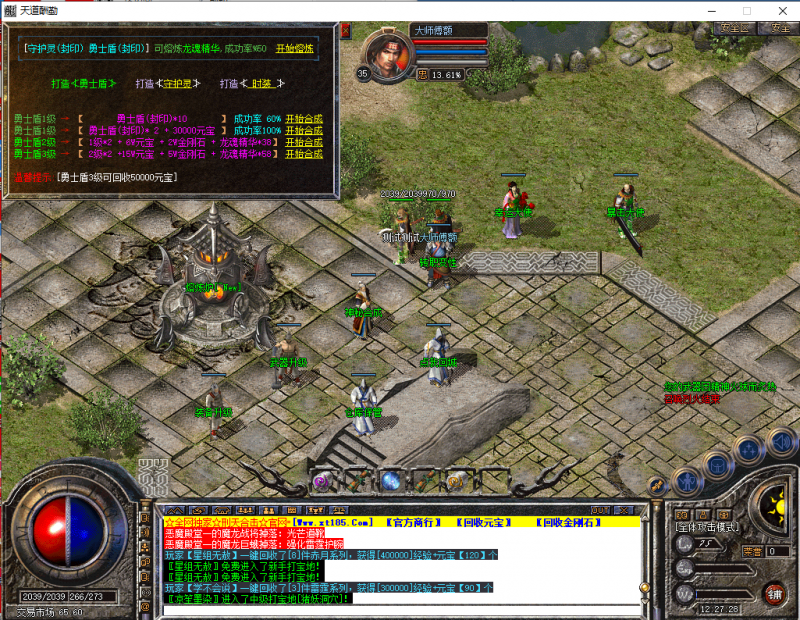Close the crafting dialog with the red X

[346, 31]
